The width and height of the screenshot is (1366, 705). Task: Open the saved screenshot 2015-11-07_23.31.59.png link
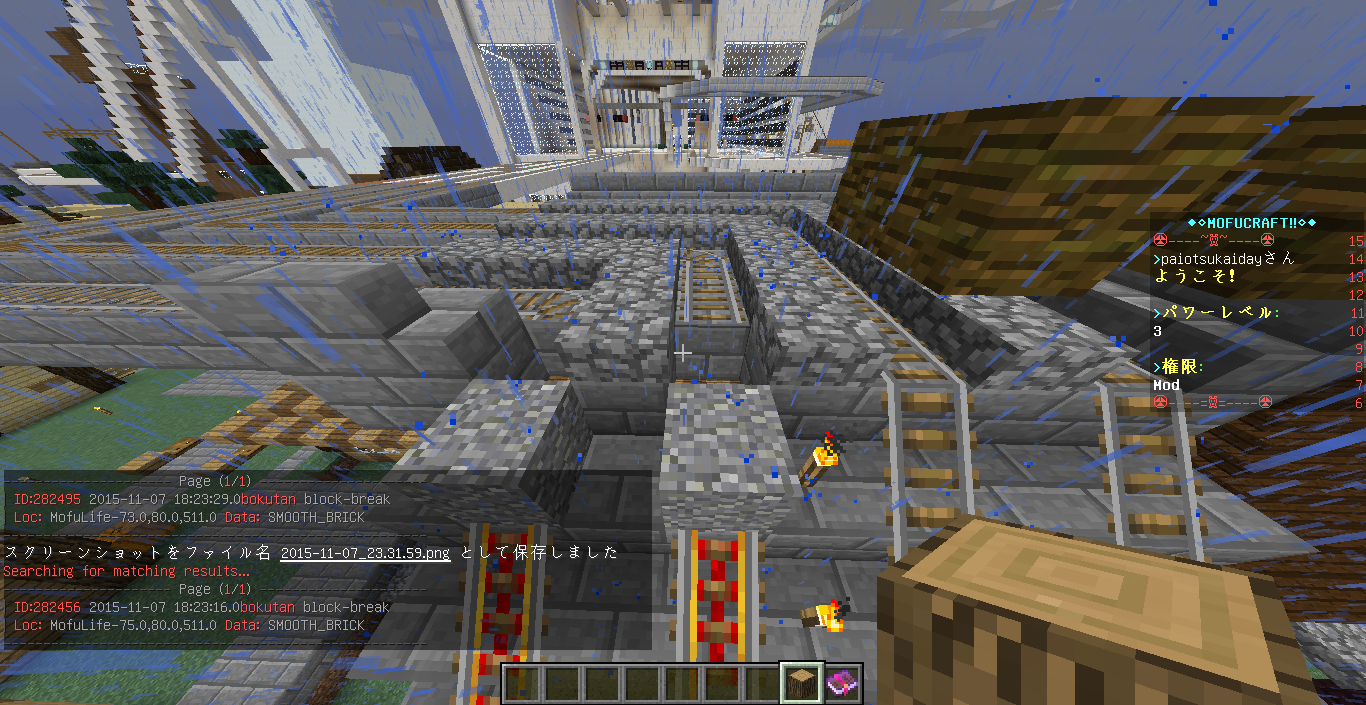click(365, 553)
